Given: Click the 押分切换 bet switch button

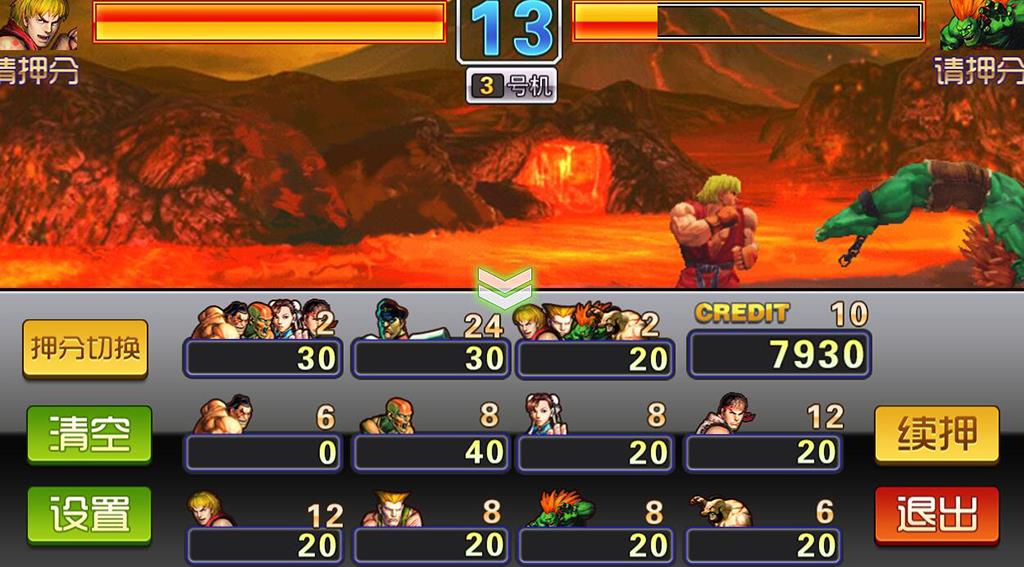Looking at the screenshot, I should click(86, 349).
